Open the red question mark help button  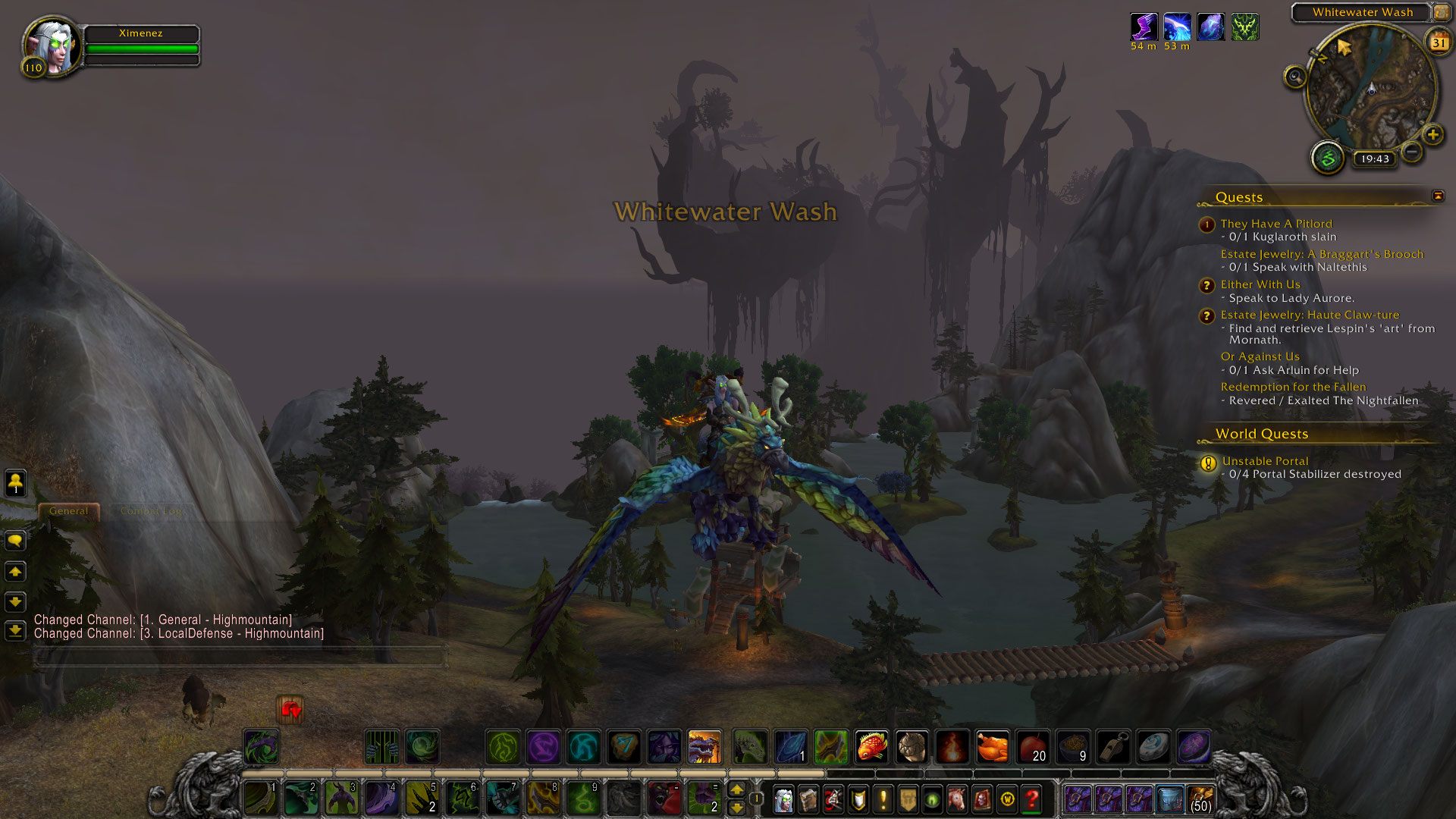[1031, 799]
